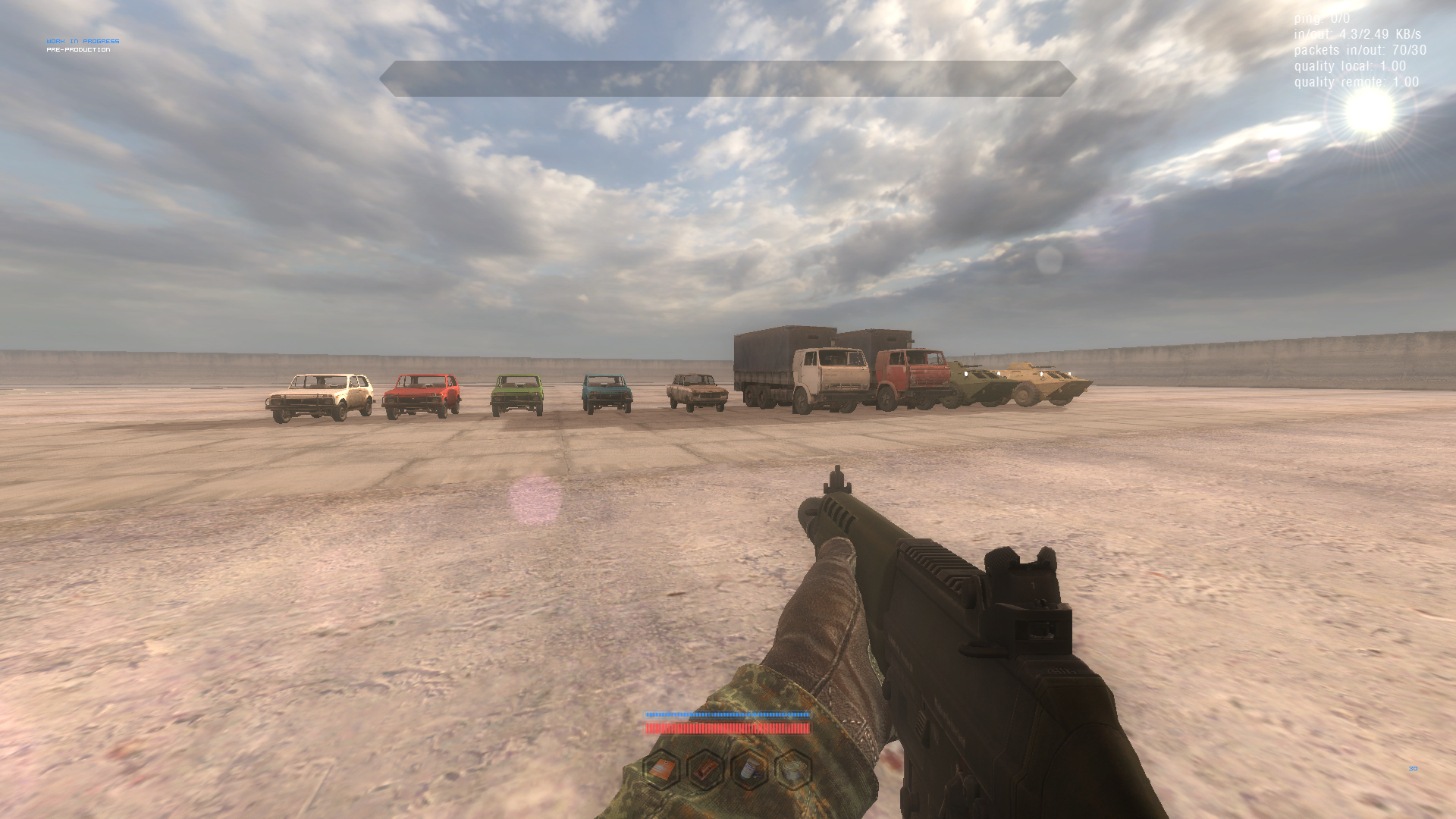
Task: Click the red sedan parked second from left
Action: 422,394
